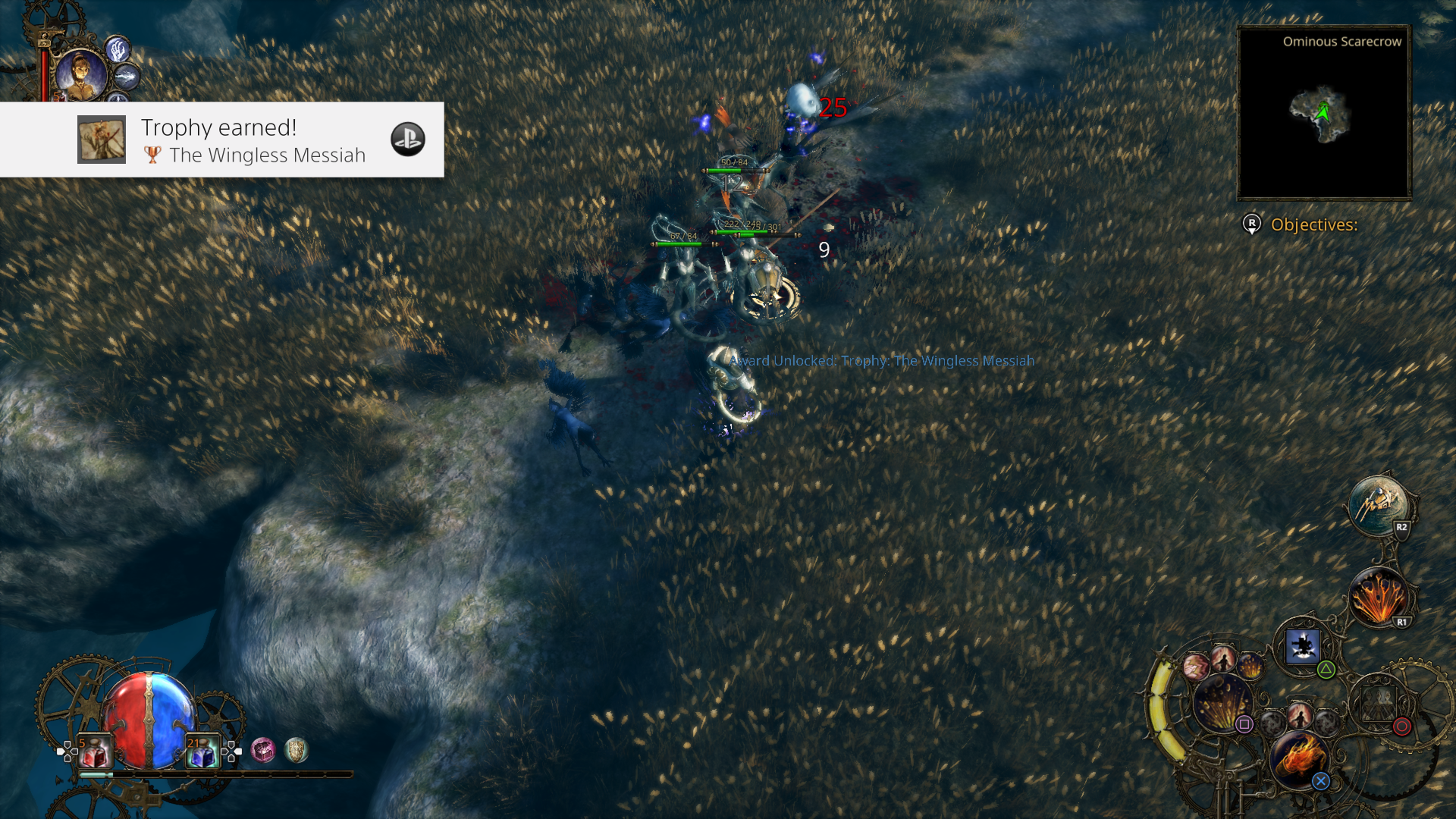Screen dimensions: 1456x819
Task: Open the purple treasure chest loot icon
Action: click(262, 749)
